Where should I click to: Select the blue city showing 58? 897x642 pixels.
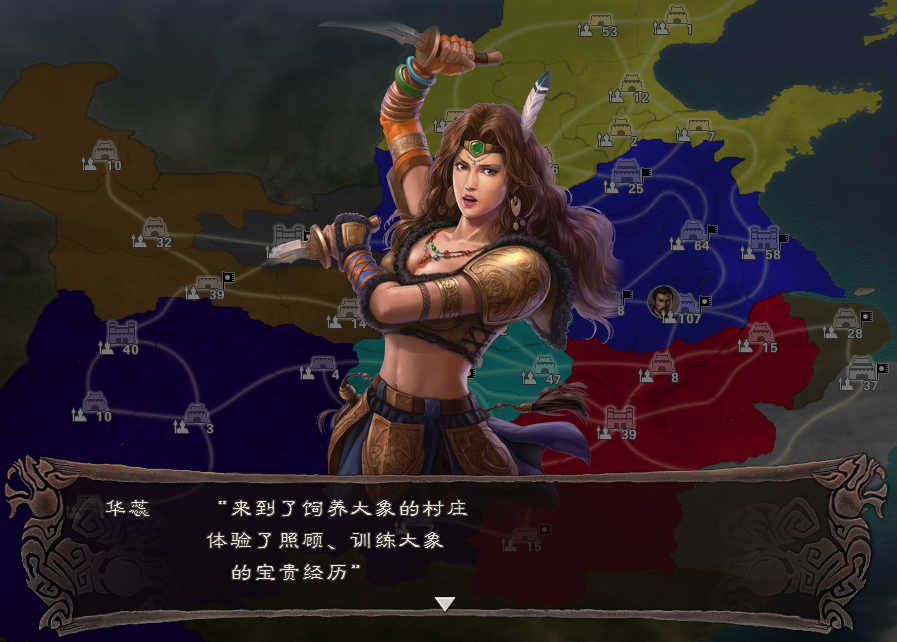tap(763, 239)
